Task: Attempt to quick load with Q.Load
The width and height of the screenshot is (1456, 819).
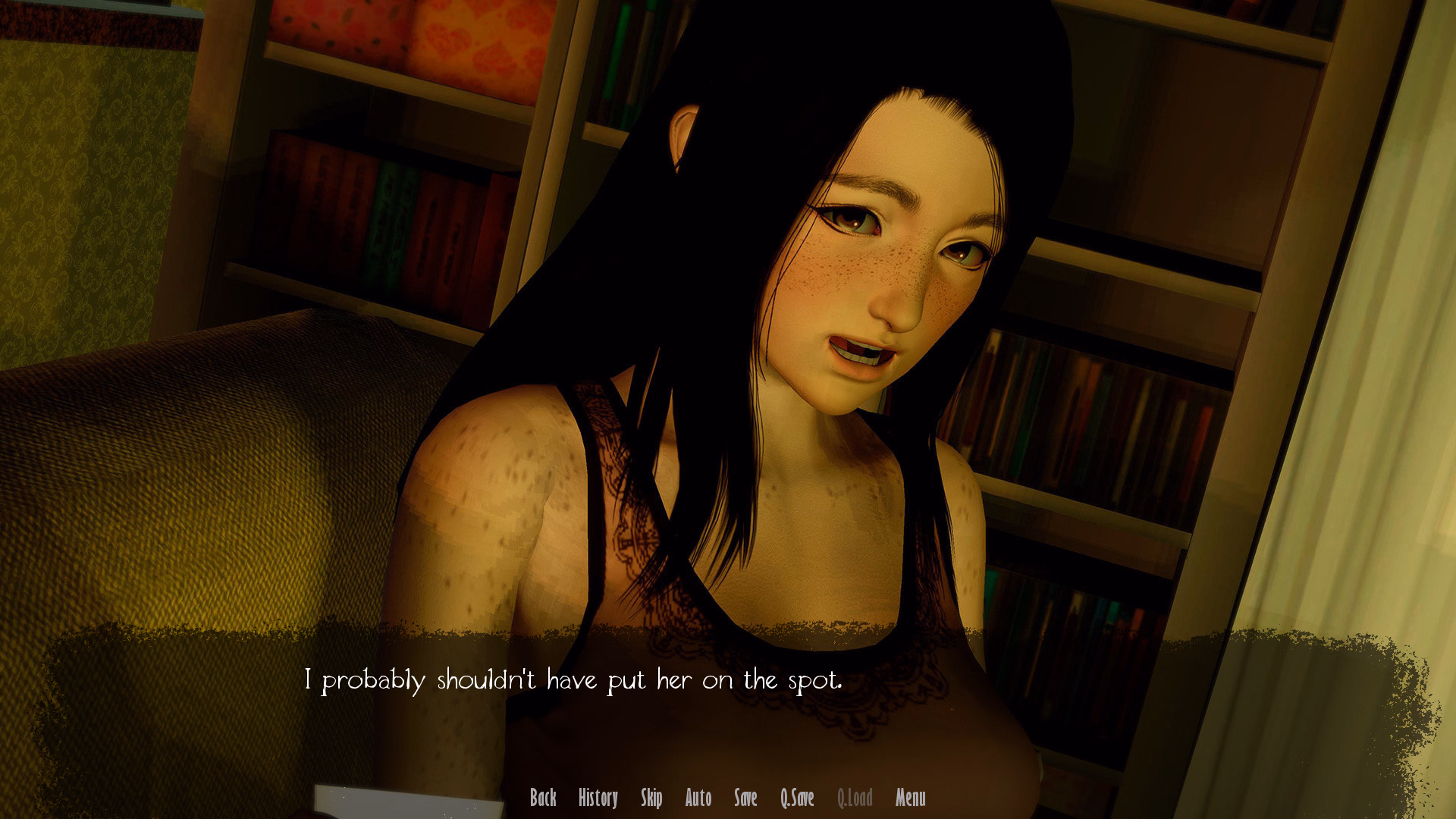Action: (x=855, y=799)
